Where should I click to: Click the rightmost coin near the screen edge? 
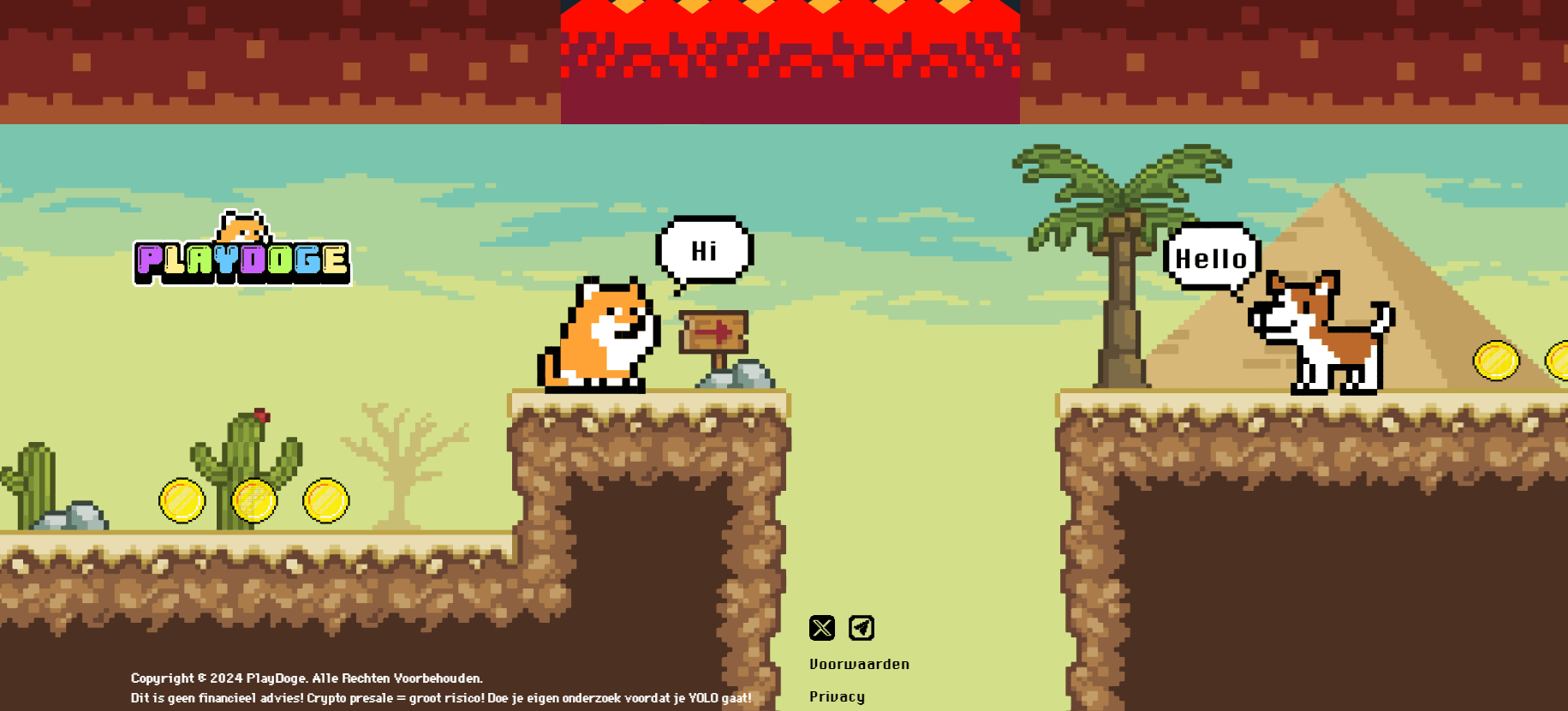point(1559,360)
